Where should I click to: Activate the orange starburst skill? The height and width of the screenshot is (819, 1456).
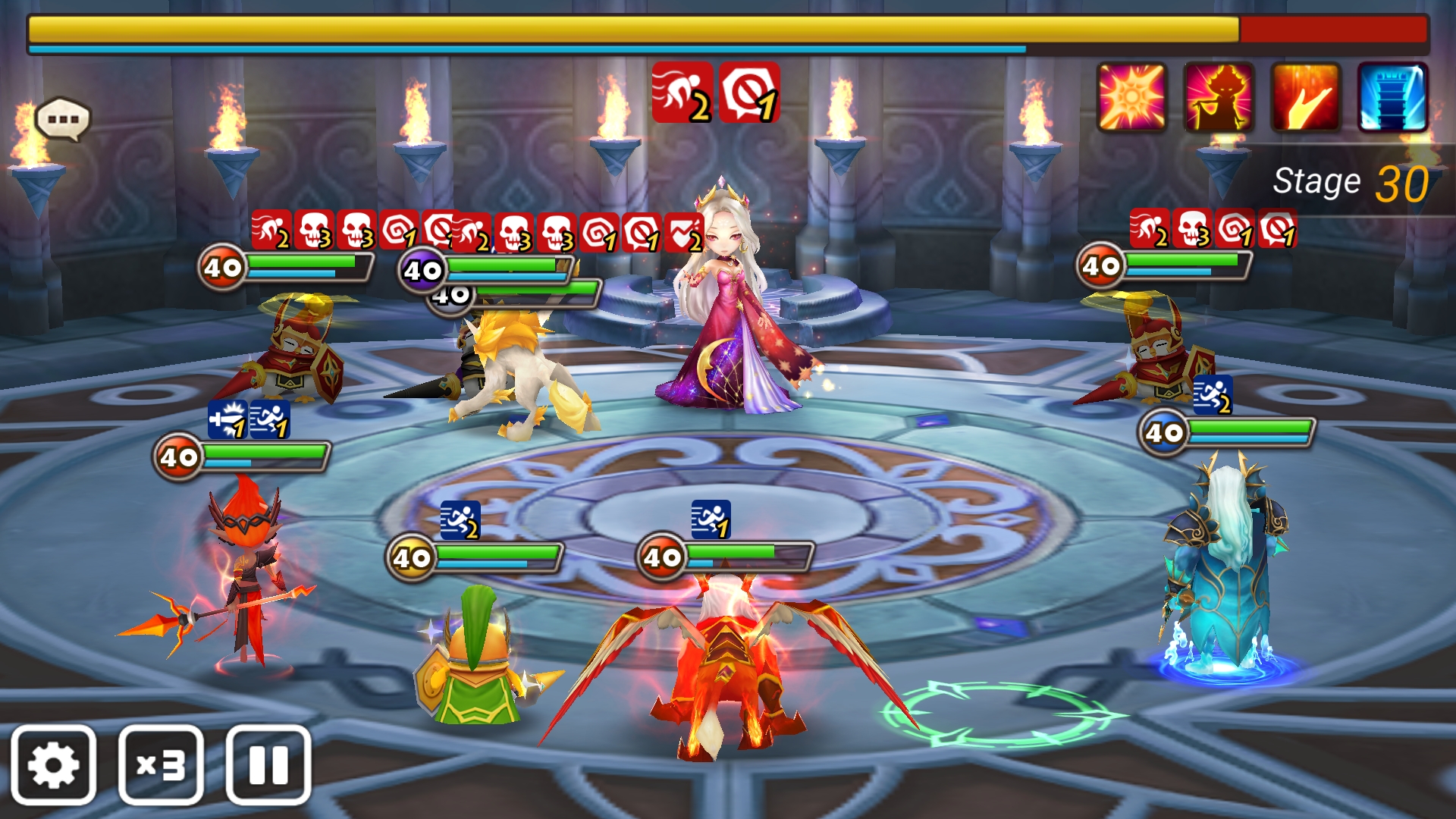1131,97
